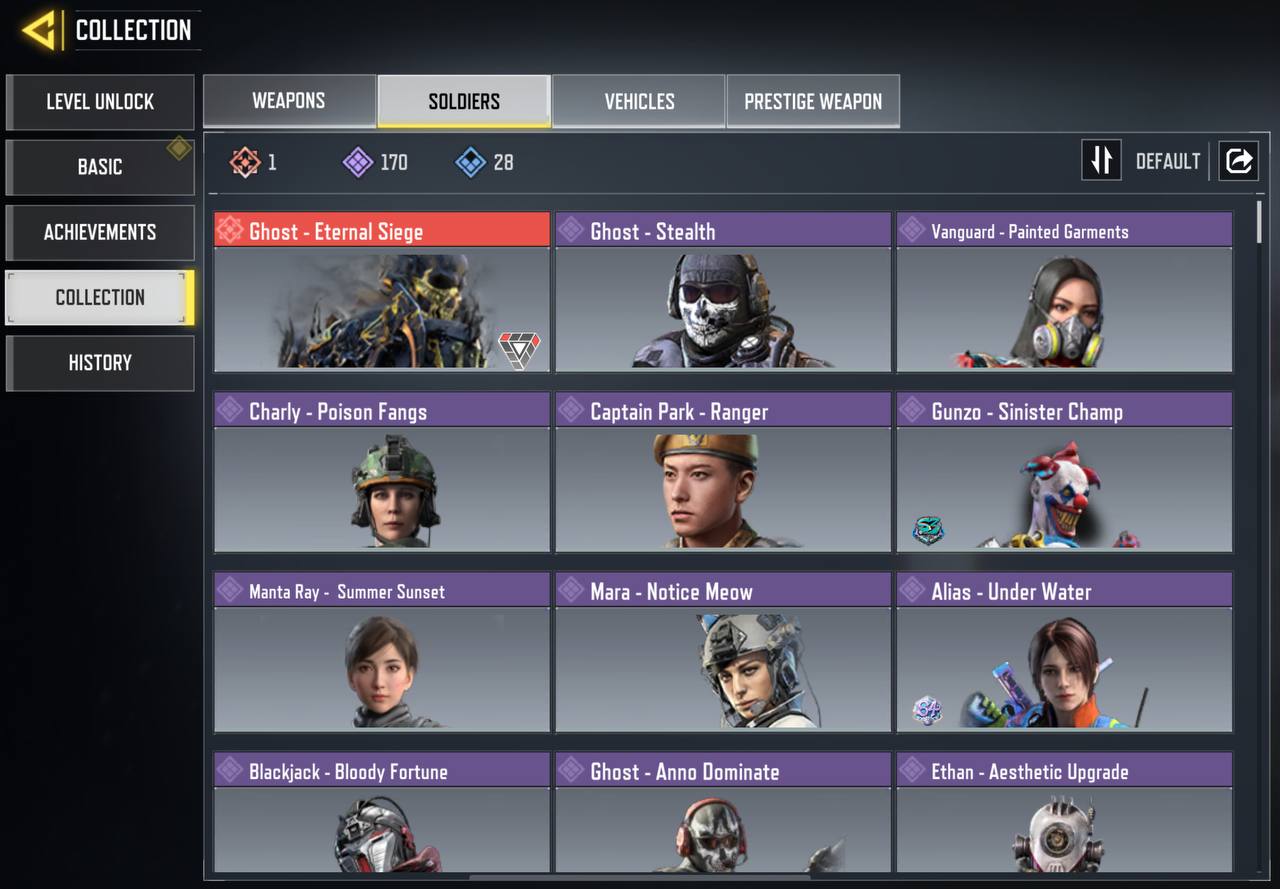Screen dimensions: 1280x889
Task: Open Manta Ray - Summer Sunset card
Action: pyautogui.click(x=382, y=651)
